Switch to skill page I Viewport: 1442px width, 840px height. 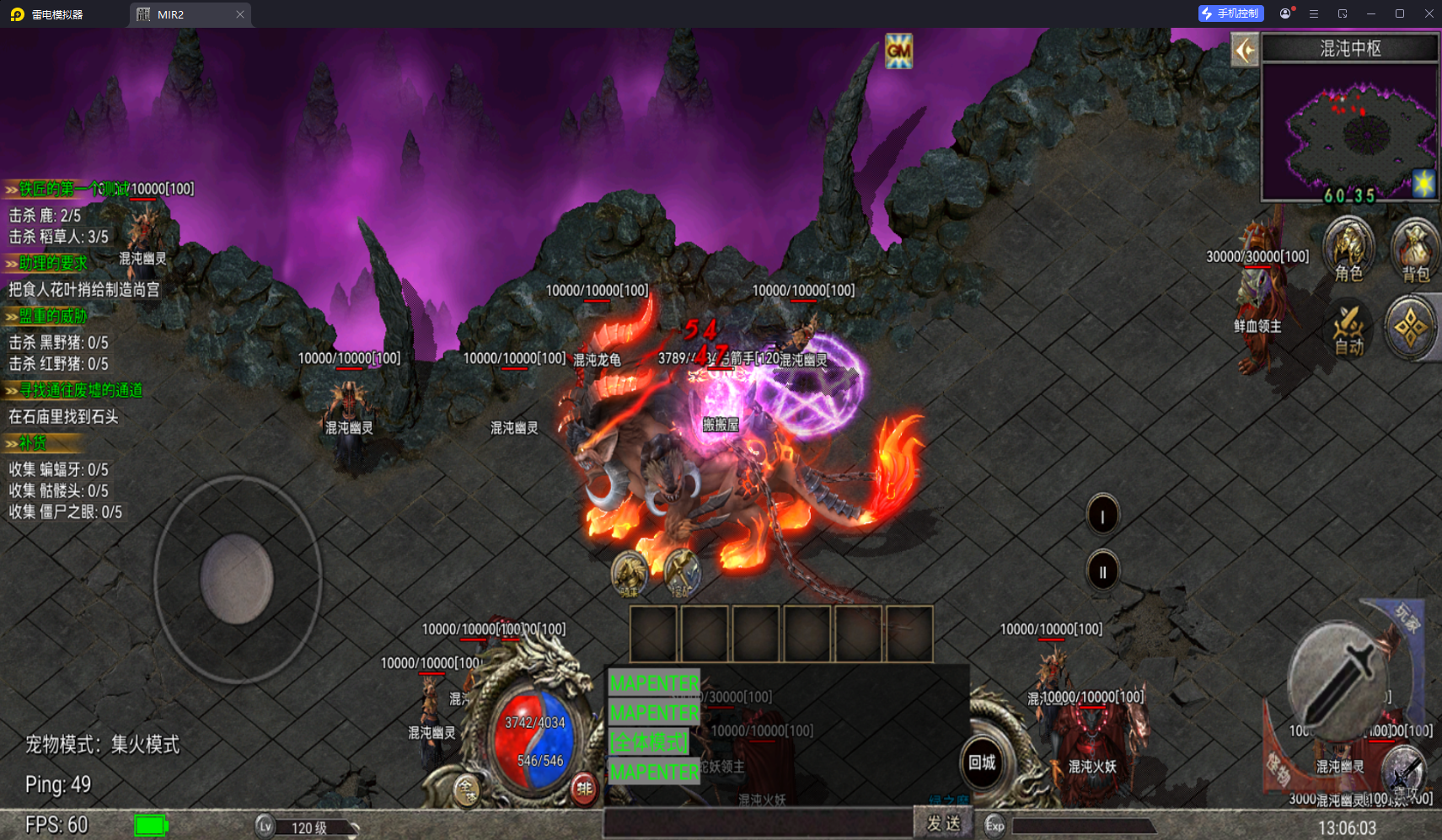pyautogui.click(x=1102, y=516)
